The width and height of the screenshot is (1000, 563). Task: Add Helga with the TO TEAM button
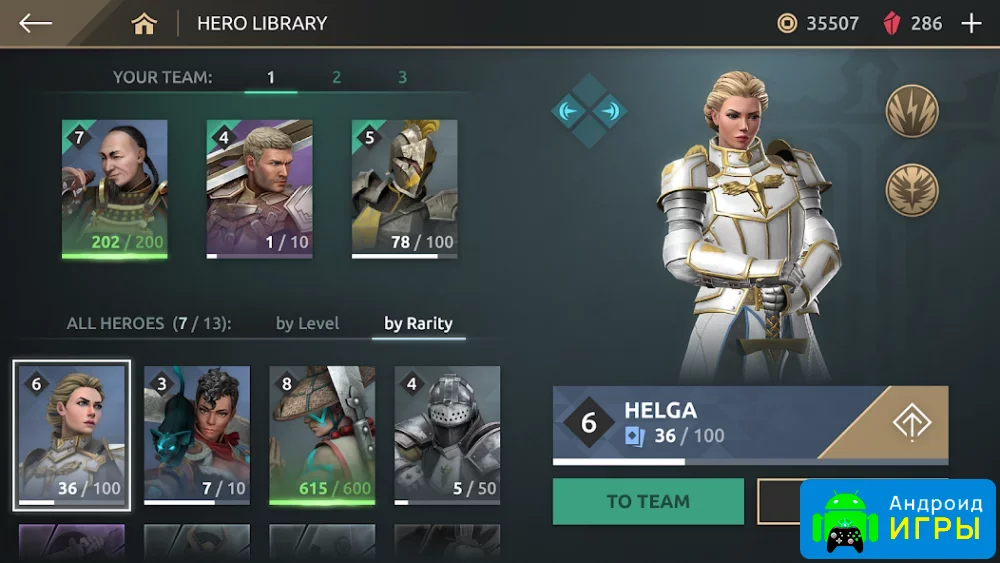(648, 501)
